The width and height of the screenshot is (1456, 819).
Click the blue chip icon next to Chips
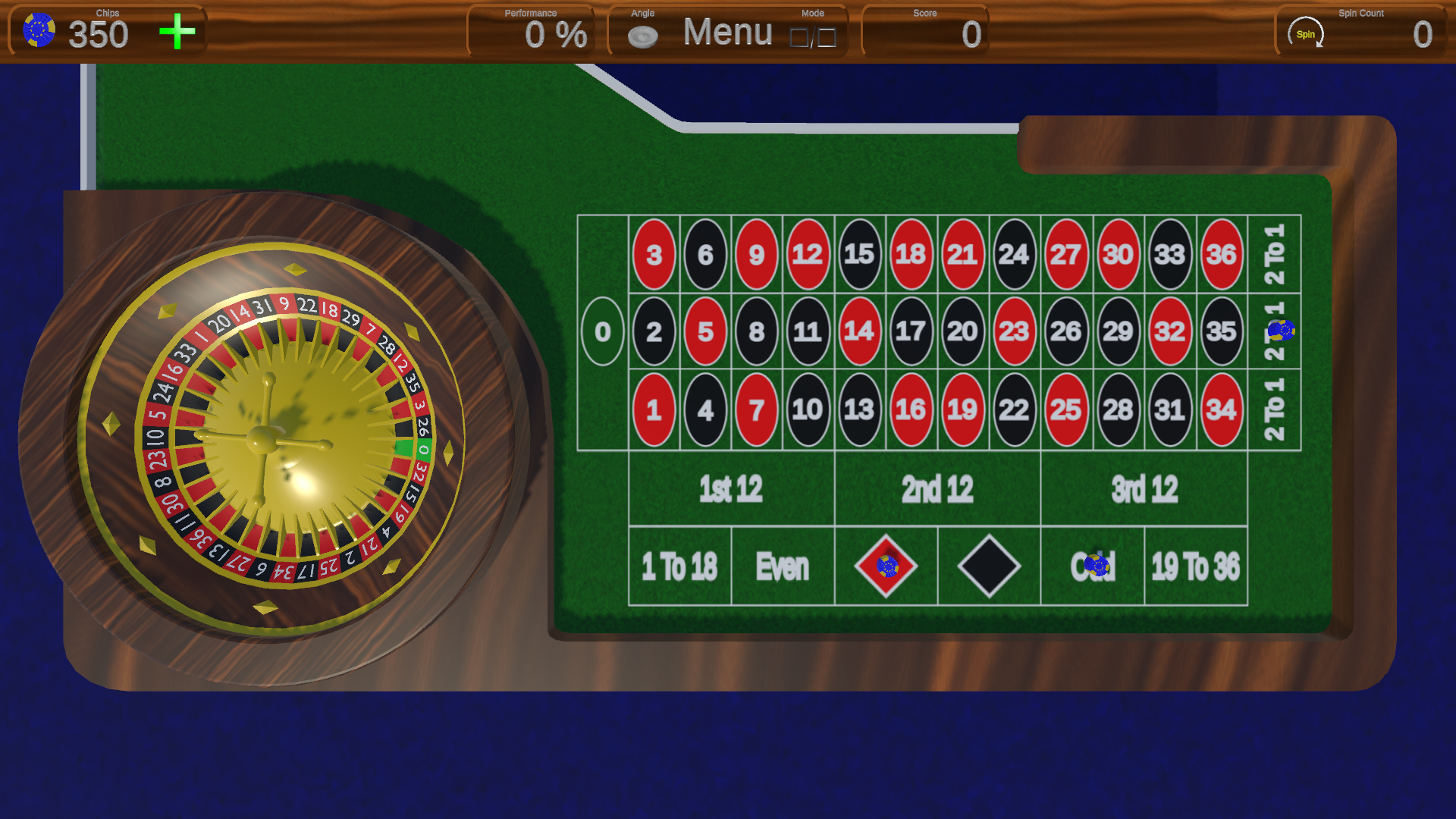pyautogui.click(x=39, y=31)
